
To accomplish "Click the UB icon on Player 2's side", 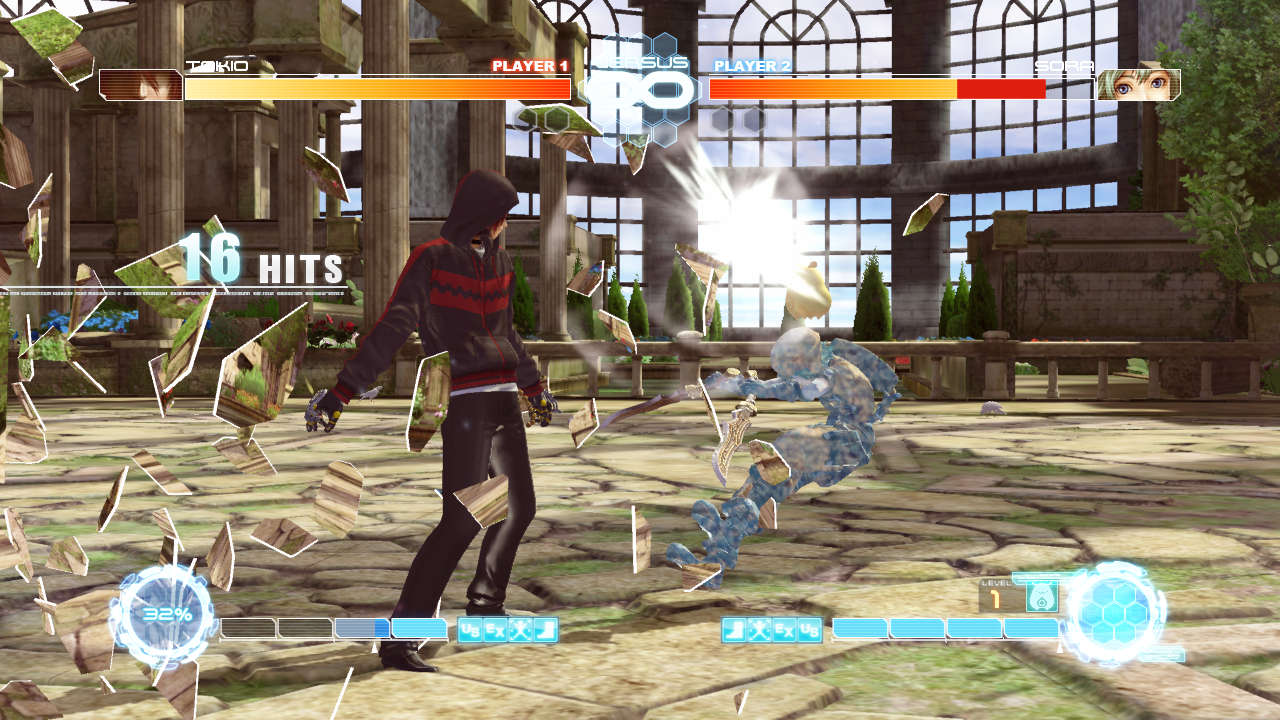I will point(809,628).
